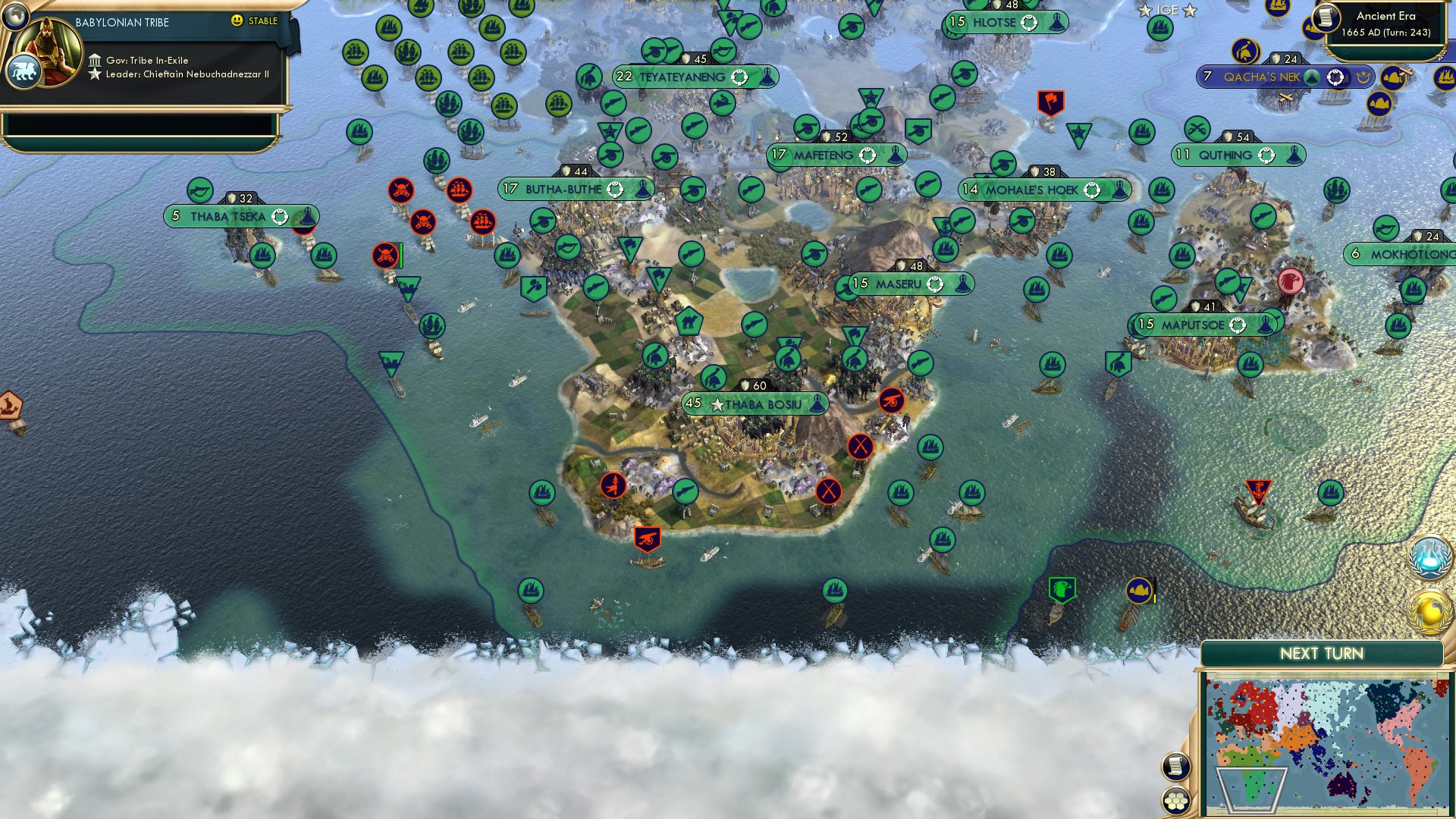This screenshot has width=1456, height=819.
Task: Click the smiley-face Stable happiness indicator
Action: pos(237,21)
